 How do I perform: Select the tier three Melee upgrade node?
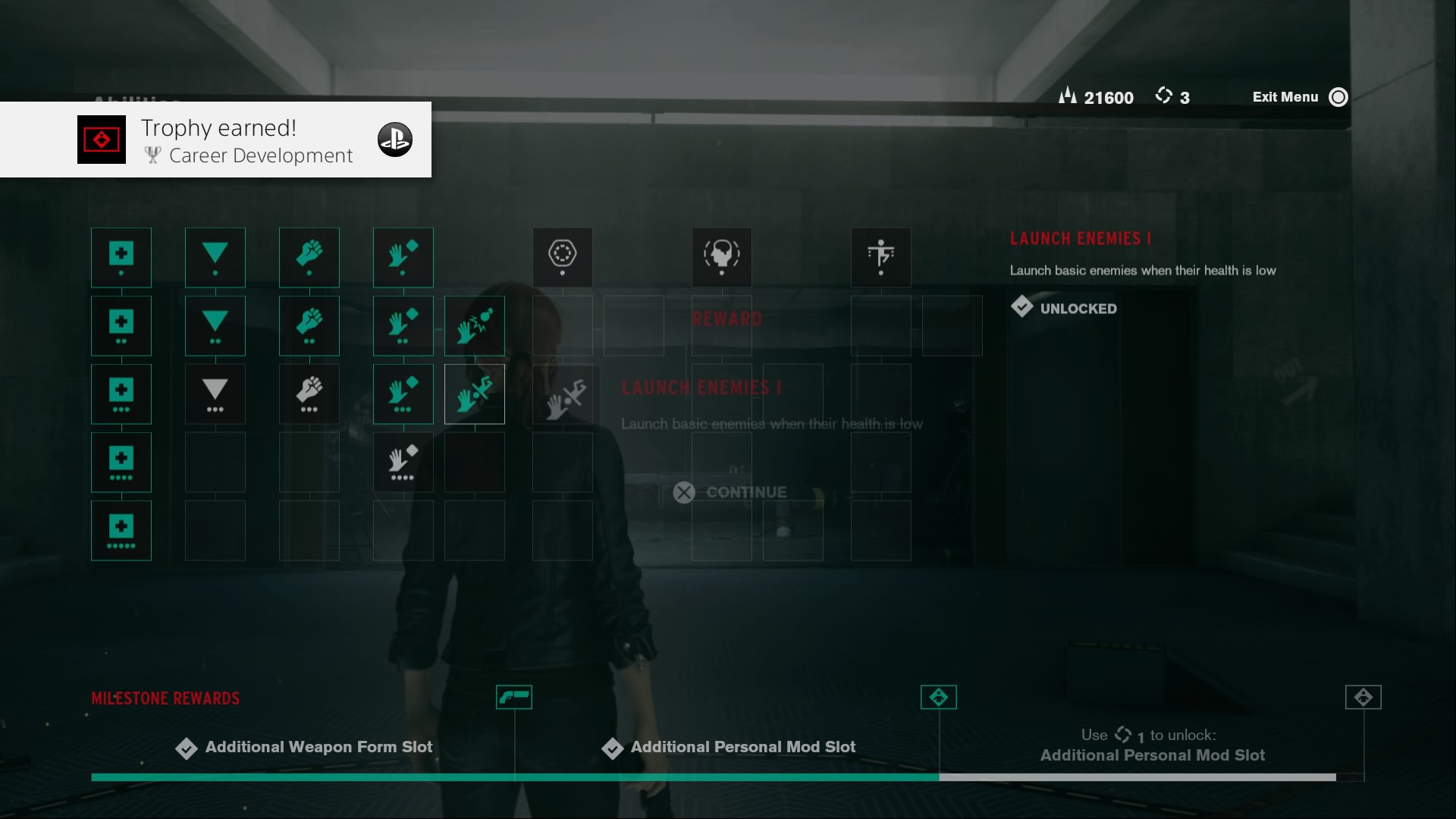[x=309, y=394]
